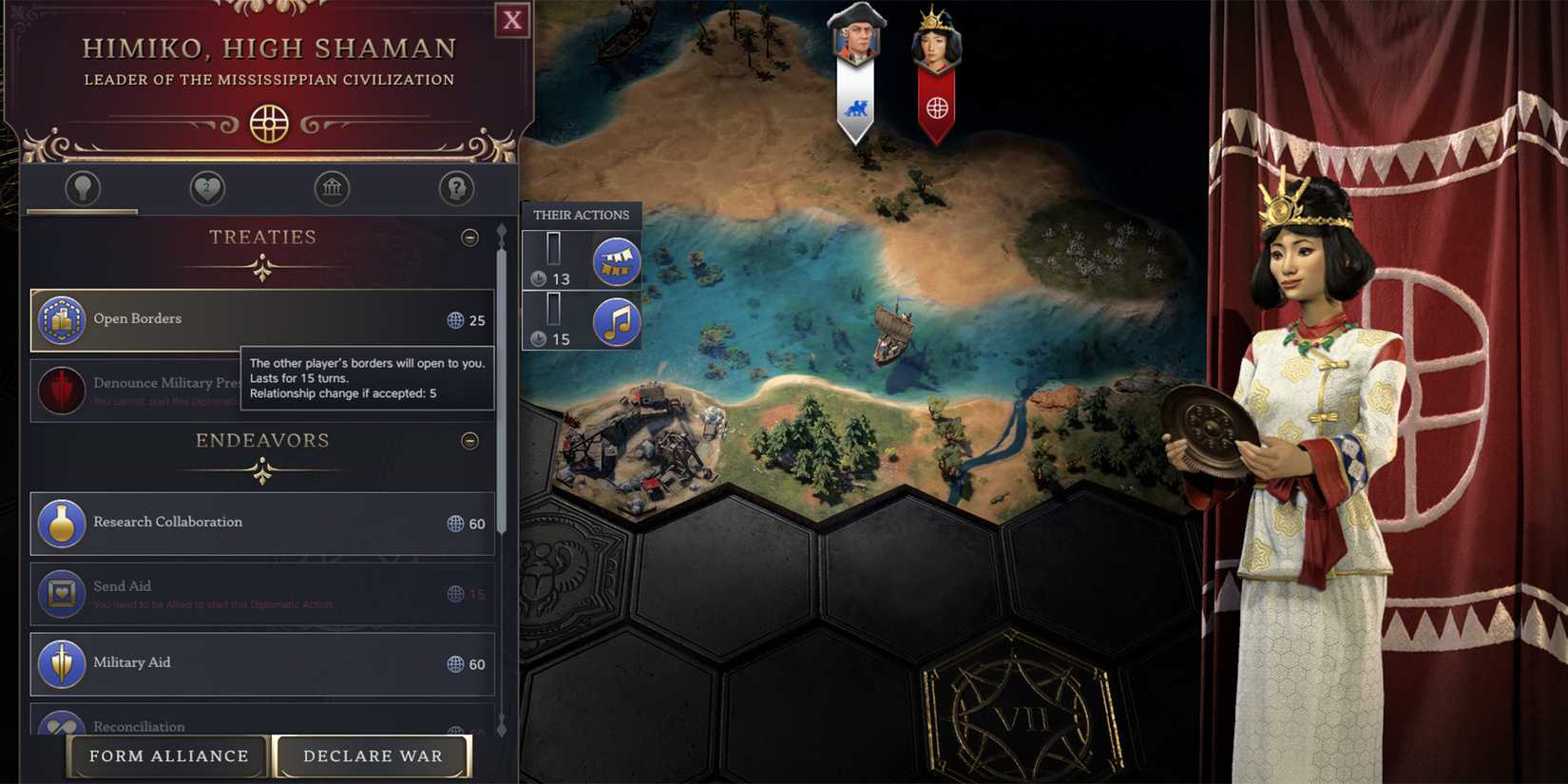Click the Research Collaboration flask icon
Image resolution: width=1568 pixels, height=784 pixels.
62,523
